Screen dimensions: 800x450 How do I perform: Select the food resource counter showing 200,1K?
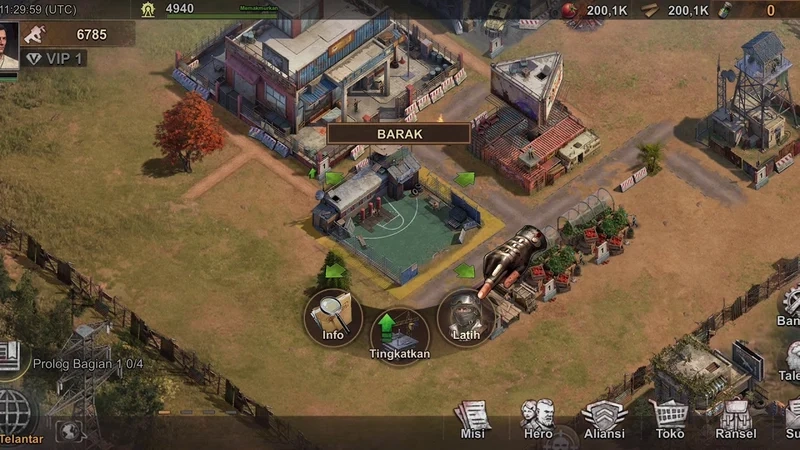pos(598,11)
